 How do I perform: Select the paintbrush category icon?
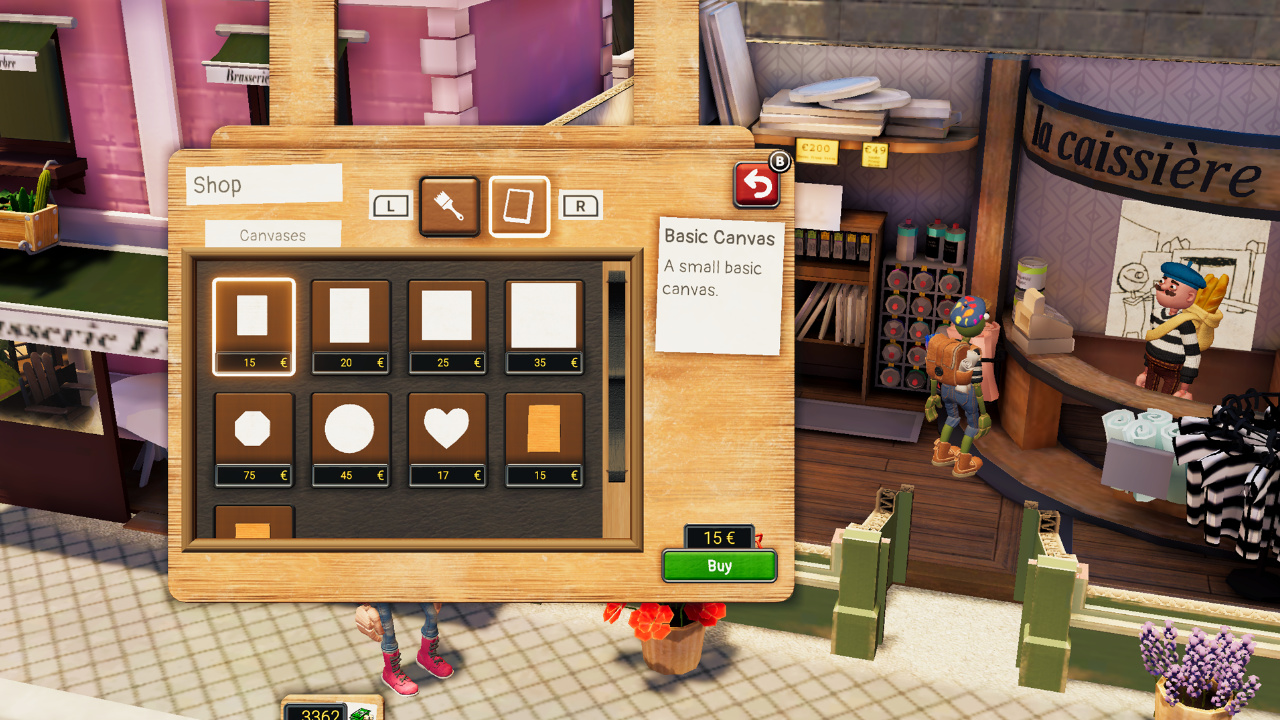pos(448,207)
